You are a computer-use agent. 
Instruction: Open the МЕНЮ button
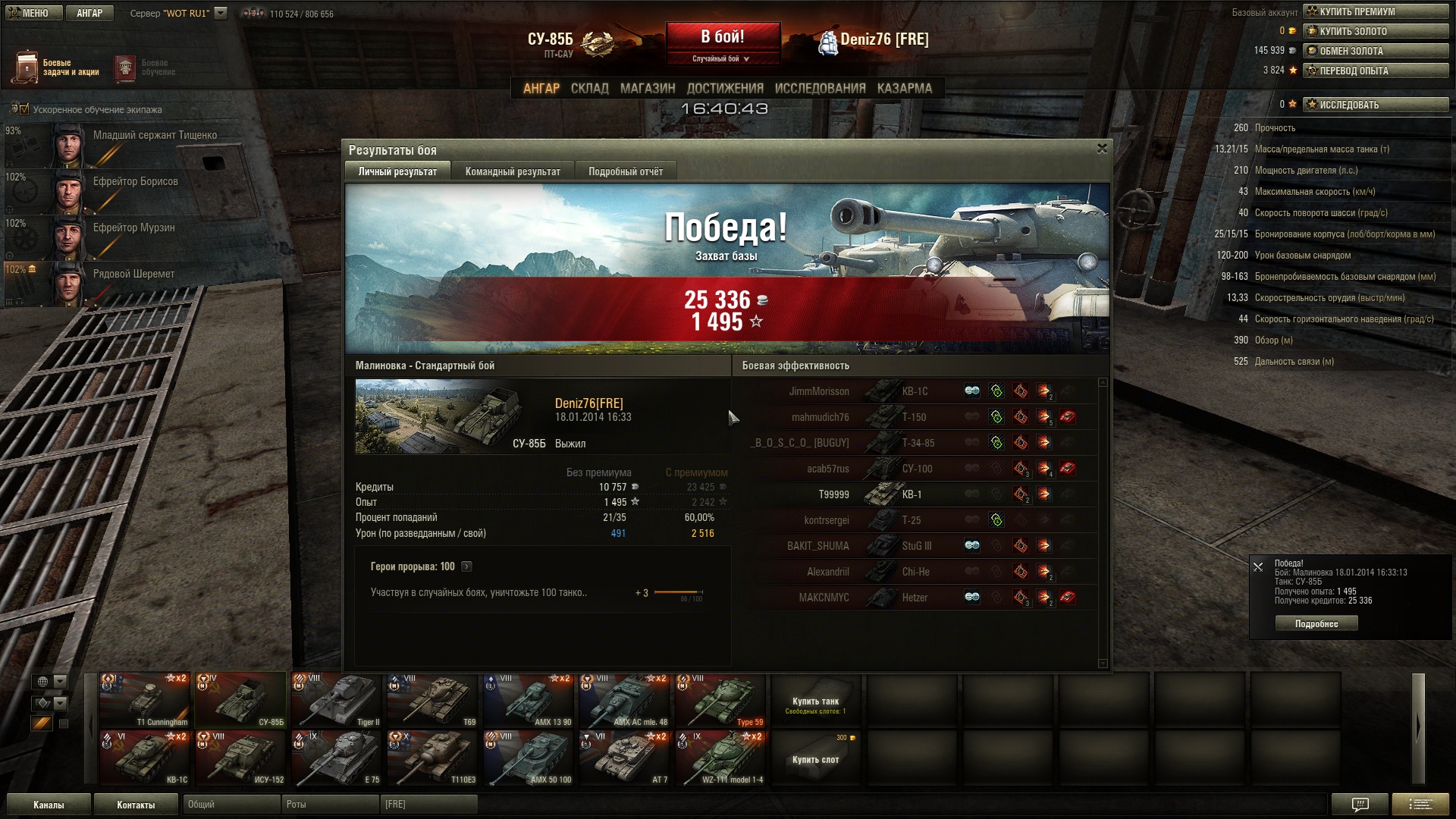click(31, 13)
